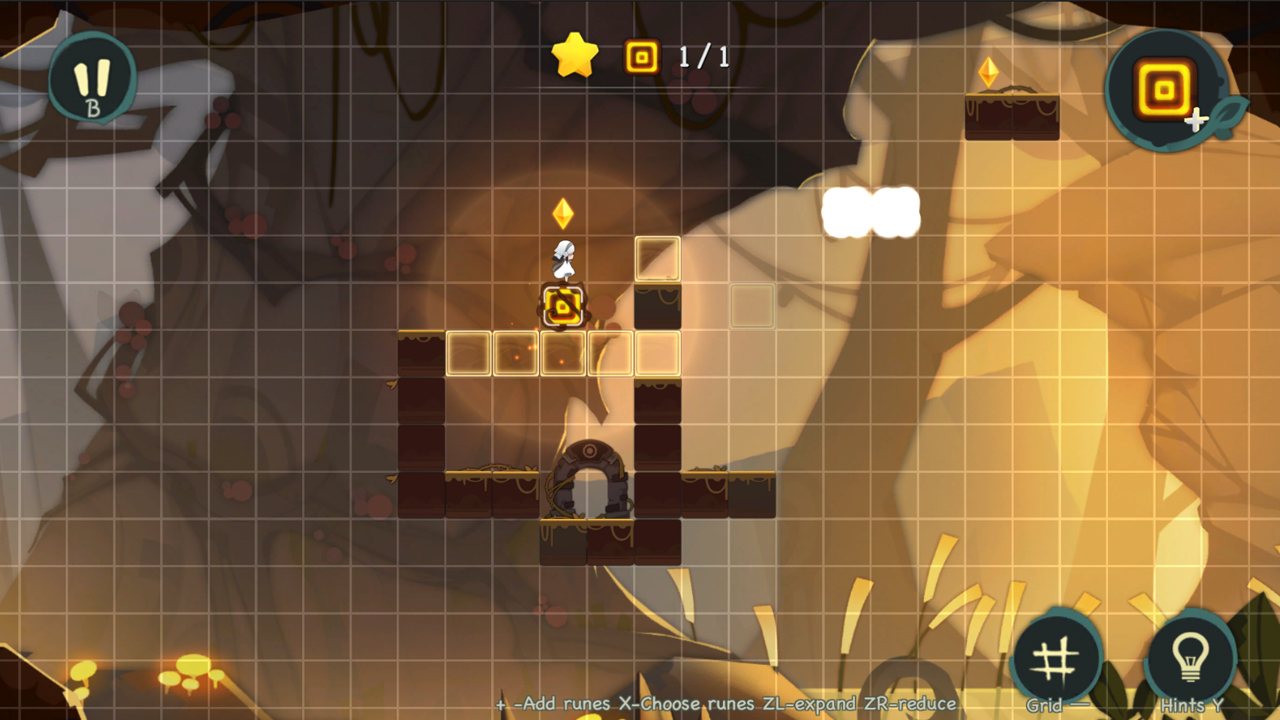Open hints using the lightbulb icon
1280x720 pixels.
[x=1192, y=659]
